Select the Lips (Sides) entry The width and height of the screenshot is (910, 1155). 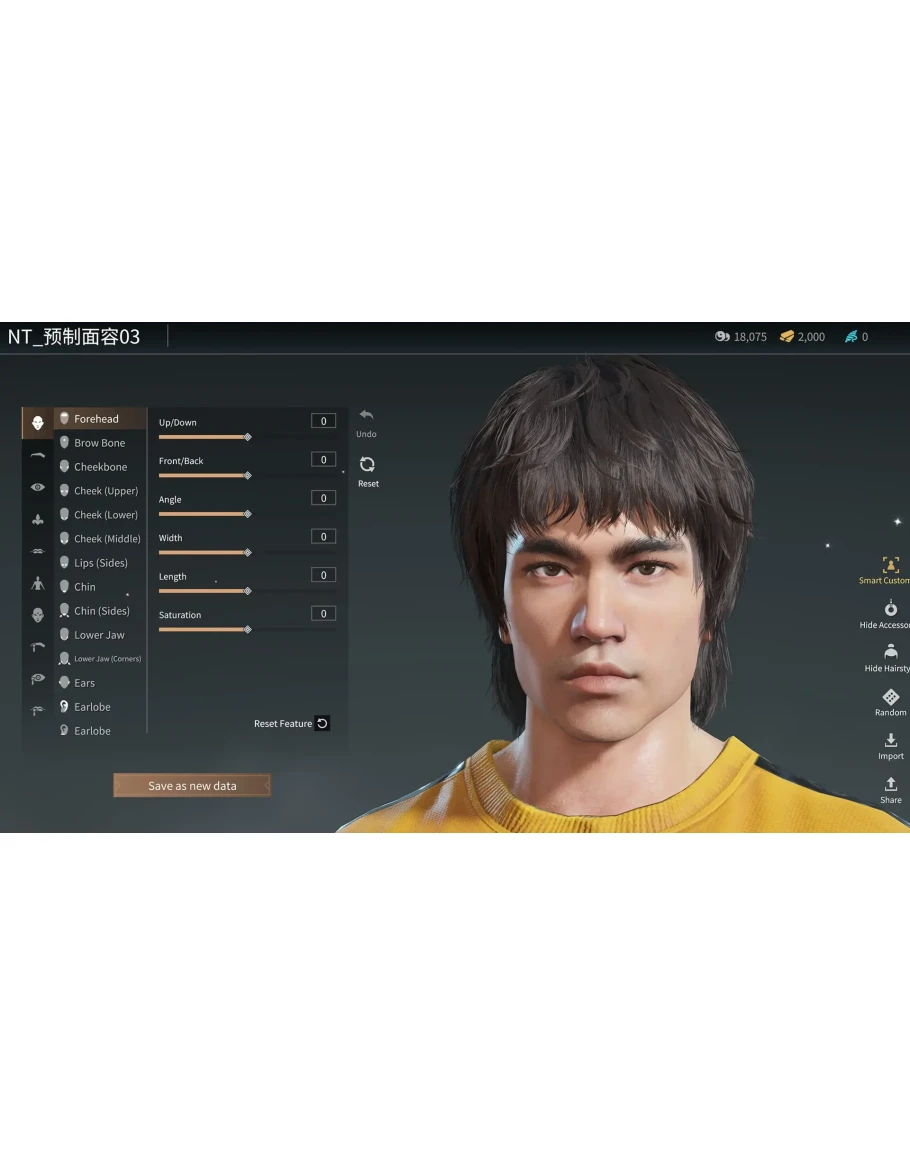tap(100, 563)
